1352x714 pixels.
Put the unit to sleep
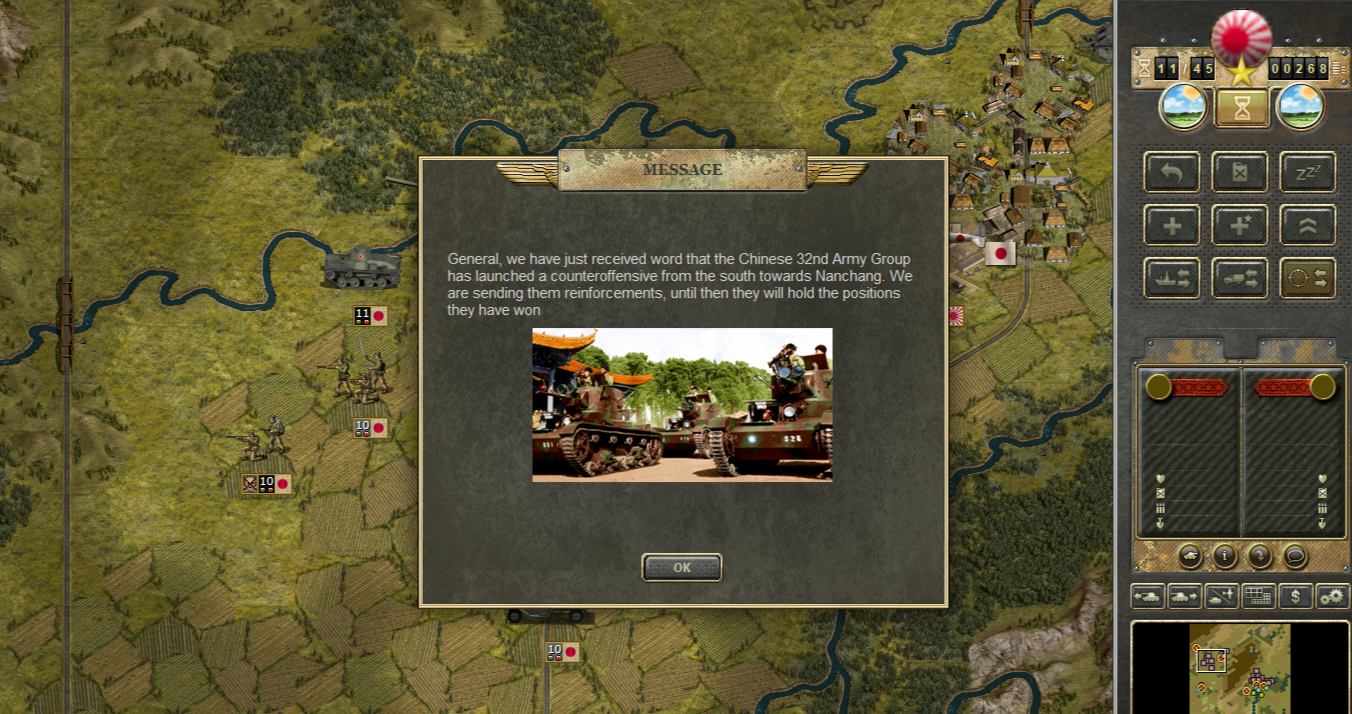(x=1307, y=172)
